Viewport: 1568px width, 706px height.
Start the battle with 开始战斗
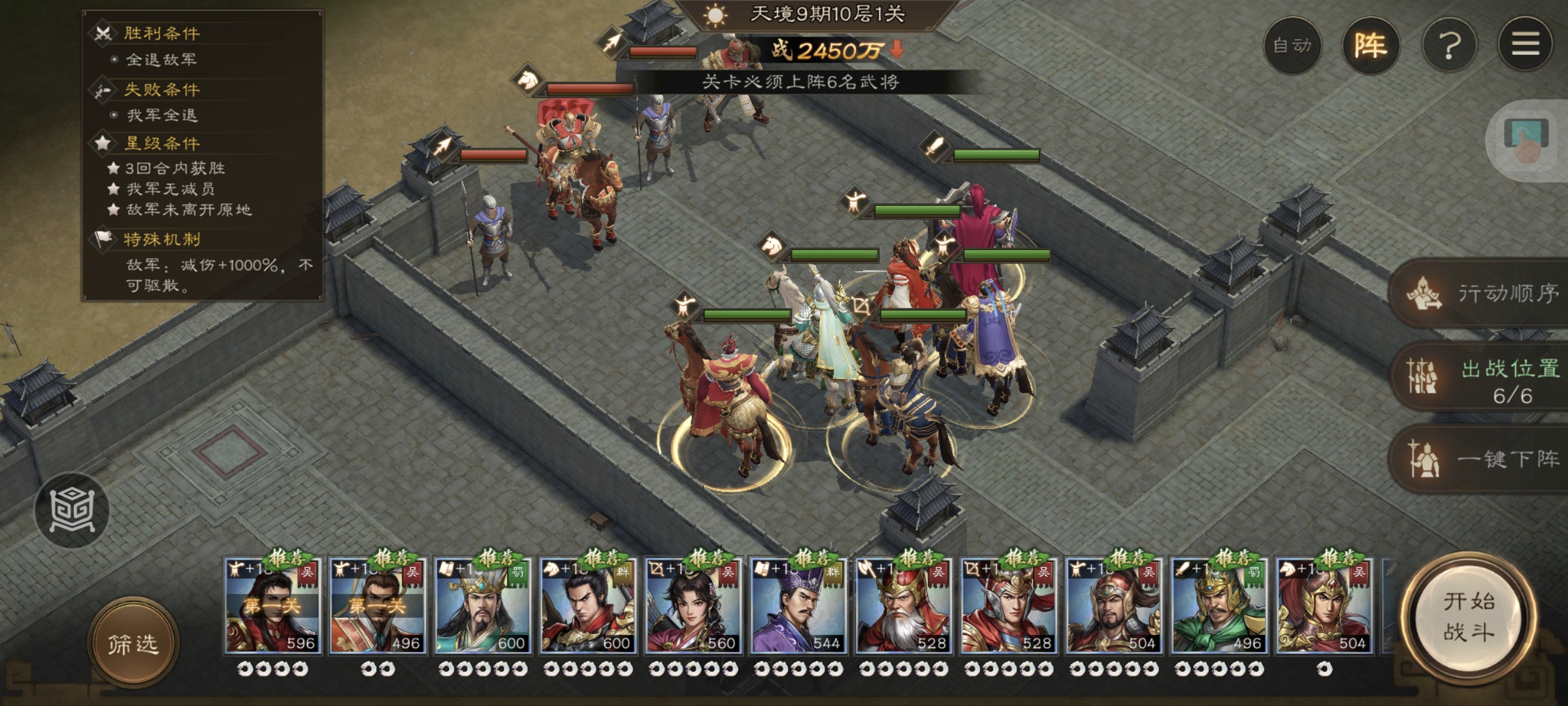click(1468, 617)
